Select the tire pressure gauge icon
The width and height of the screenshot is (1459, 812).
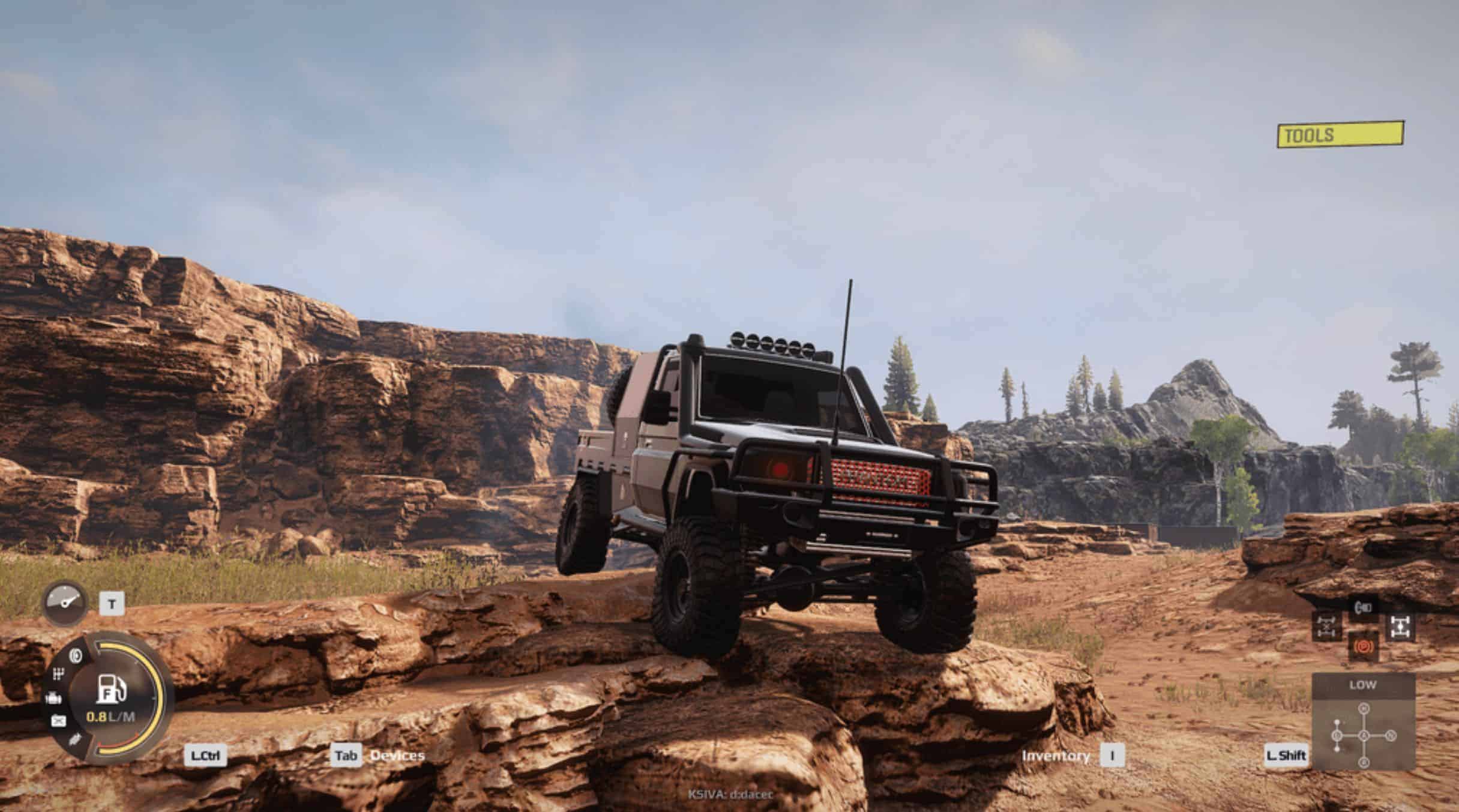pyautogui.click(x=65, y=602)
